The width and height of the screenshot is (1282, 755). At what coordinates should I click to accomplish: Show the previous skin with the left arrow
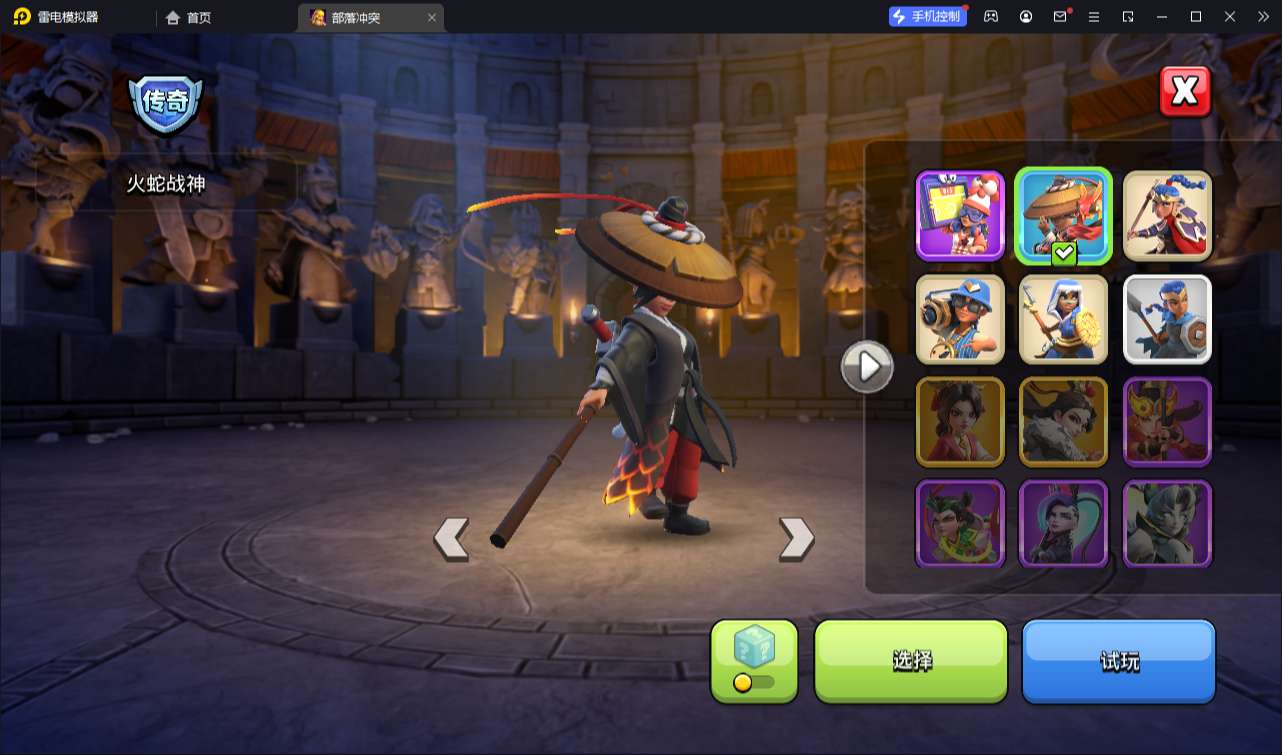tap(451, 538)
